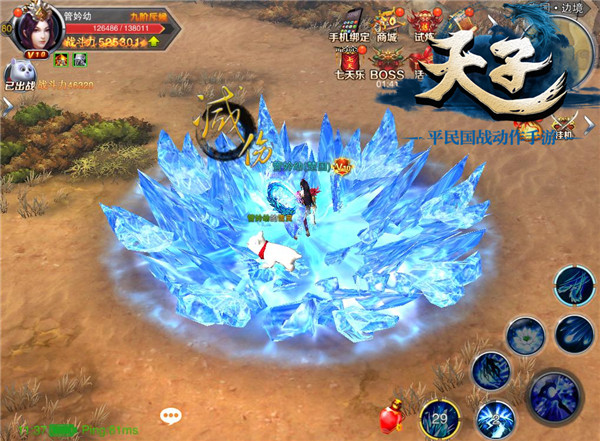Activate the topmost ice feather skill
This screenshot has height=441, width=600.
tap(575, 285)
